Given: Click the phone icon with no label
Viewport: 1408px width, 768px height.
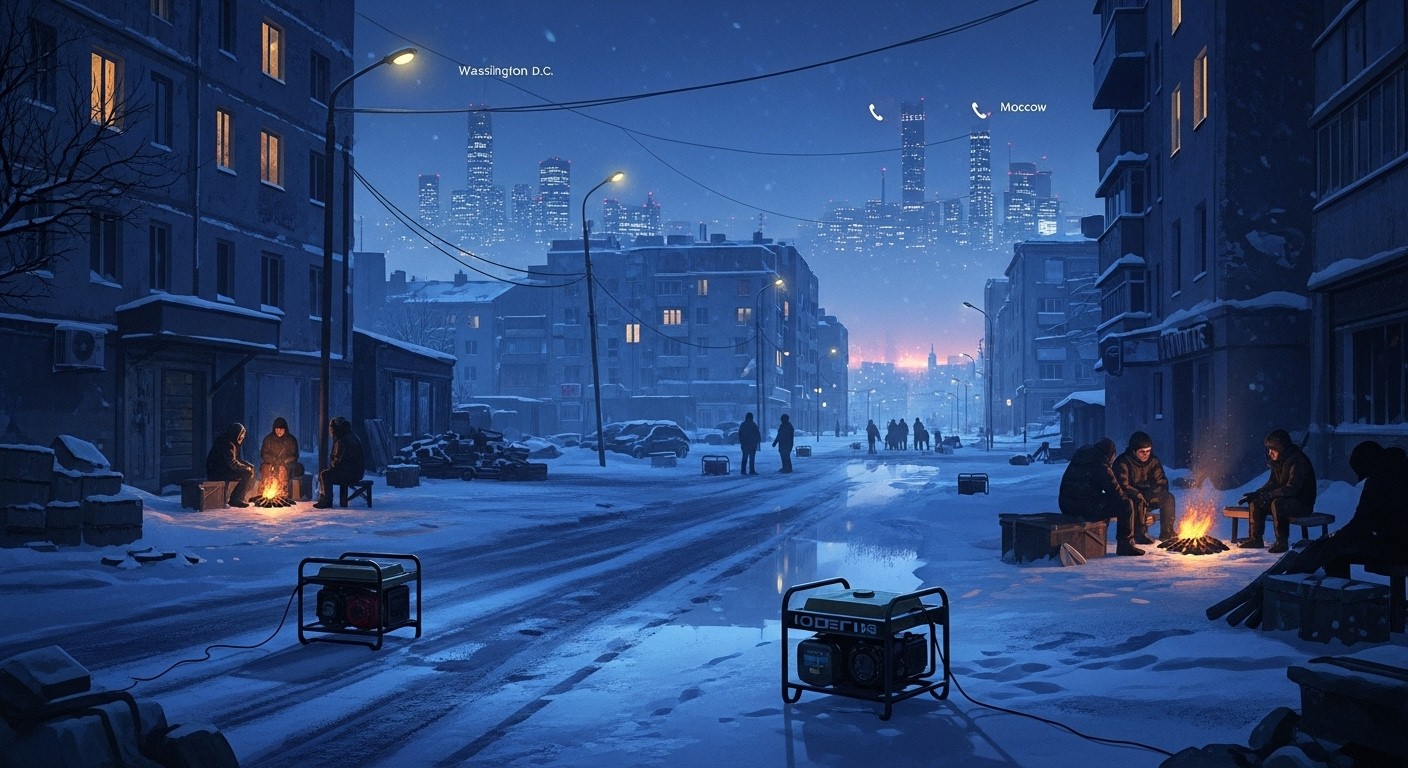Looking at the screenshot, I should pos(876,112).
